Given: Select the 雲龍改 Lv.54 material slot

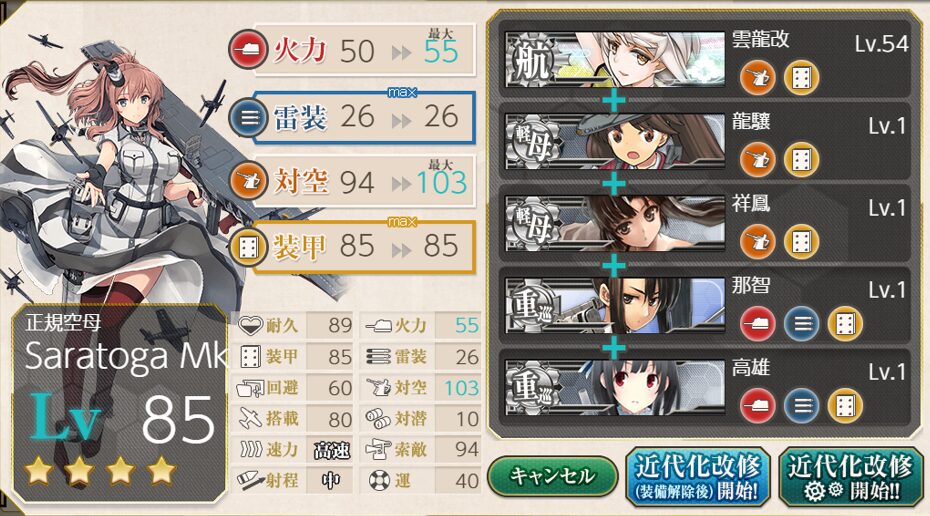Looking at the screenshot, I should (x=705, y=59).
